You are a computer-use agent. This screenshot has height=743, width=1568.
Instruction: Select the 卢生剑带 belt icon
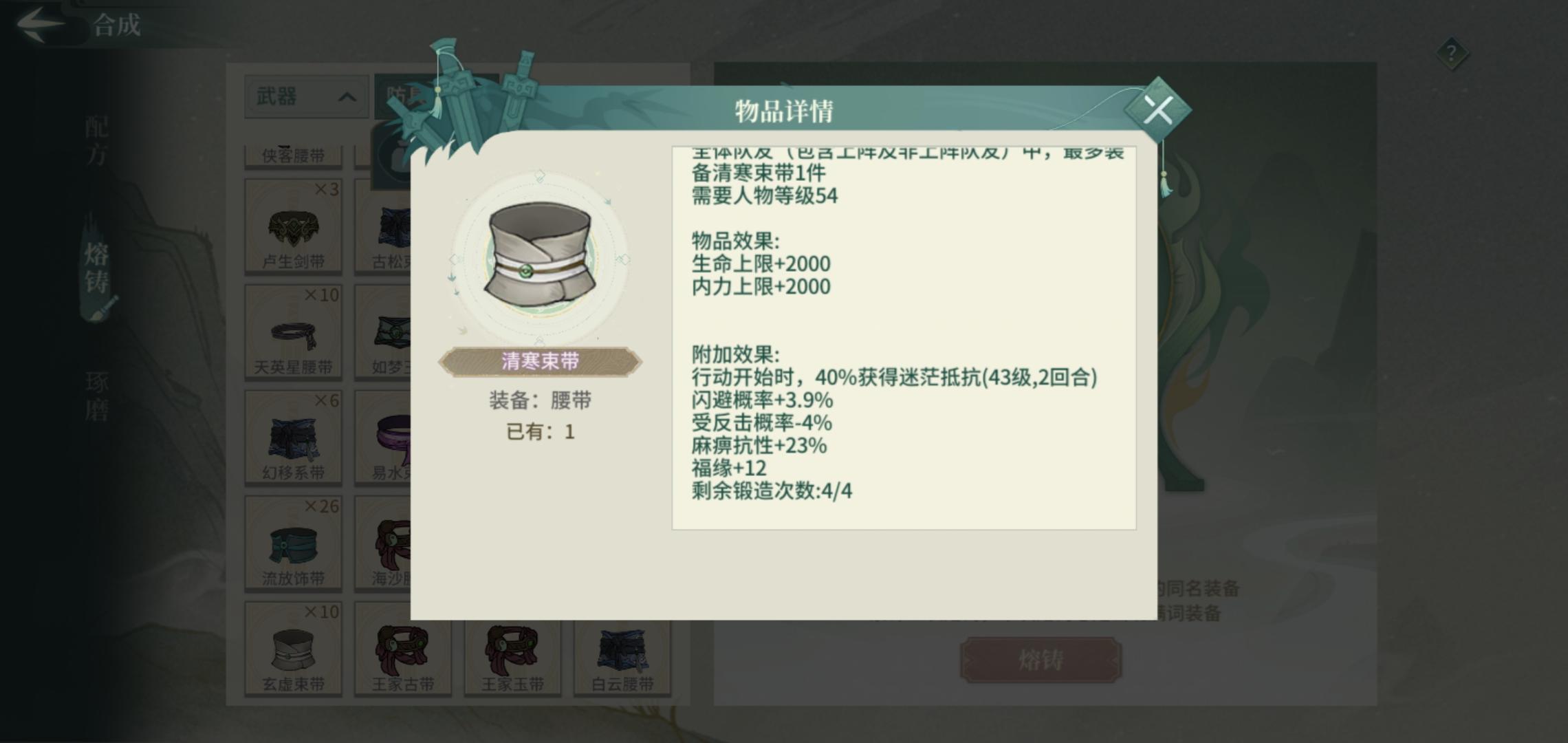point(294,227)
